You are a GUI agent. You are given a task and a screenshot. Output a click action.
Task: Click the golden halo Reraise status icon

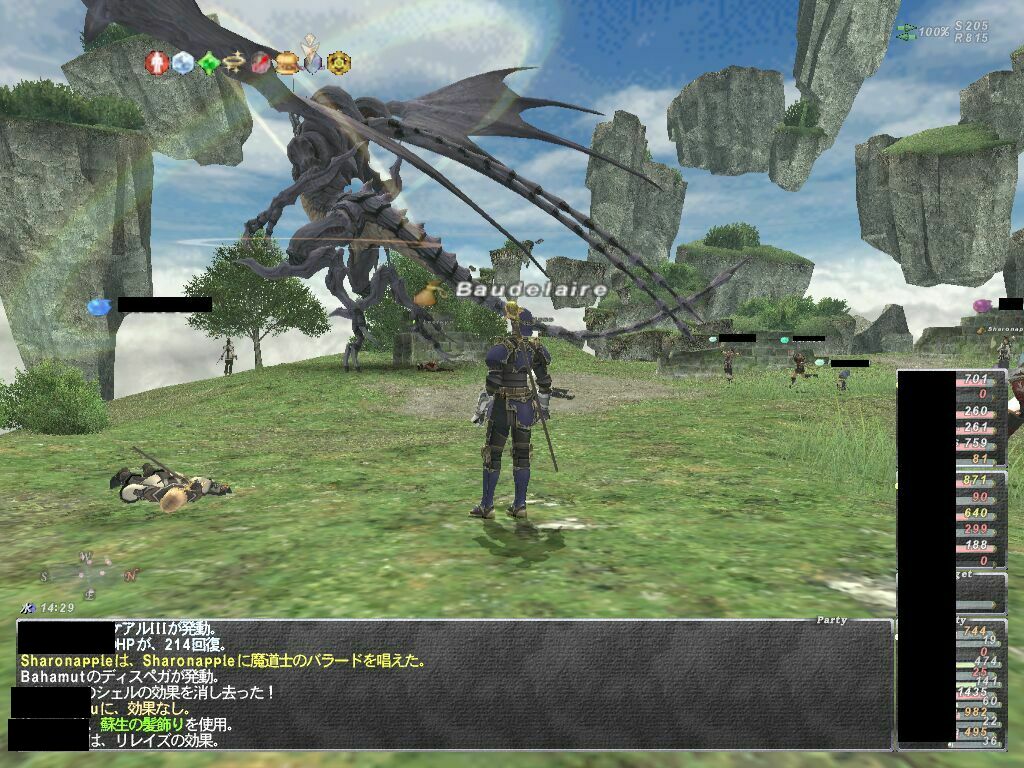pyautogui.click(x=235, y=63)
